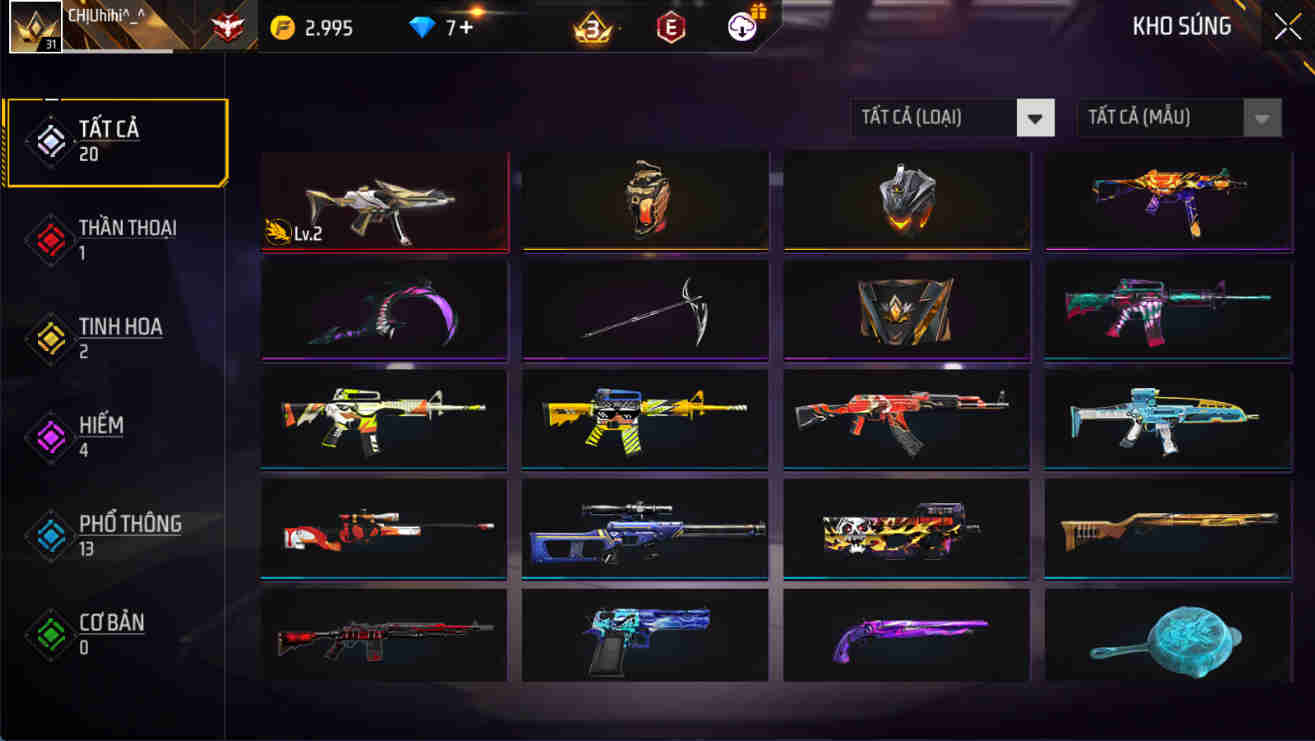Click the white arrow on the LOẠI dropdown
Image resolution: width=1315 pixels, height=741 pixels.
pos(1036,117)
